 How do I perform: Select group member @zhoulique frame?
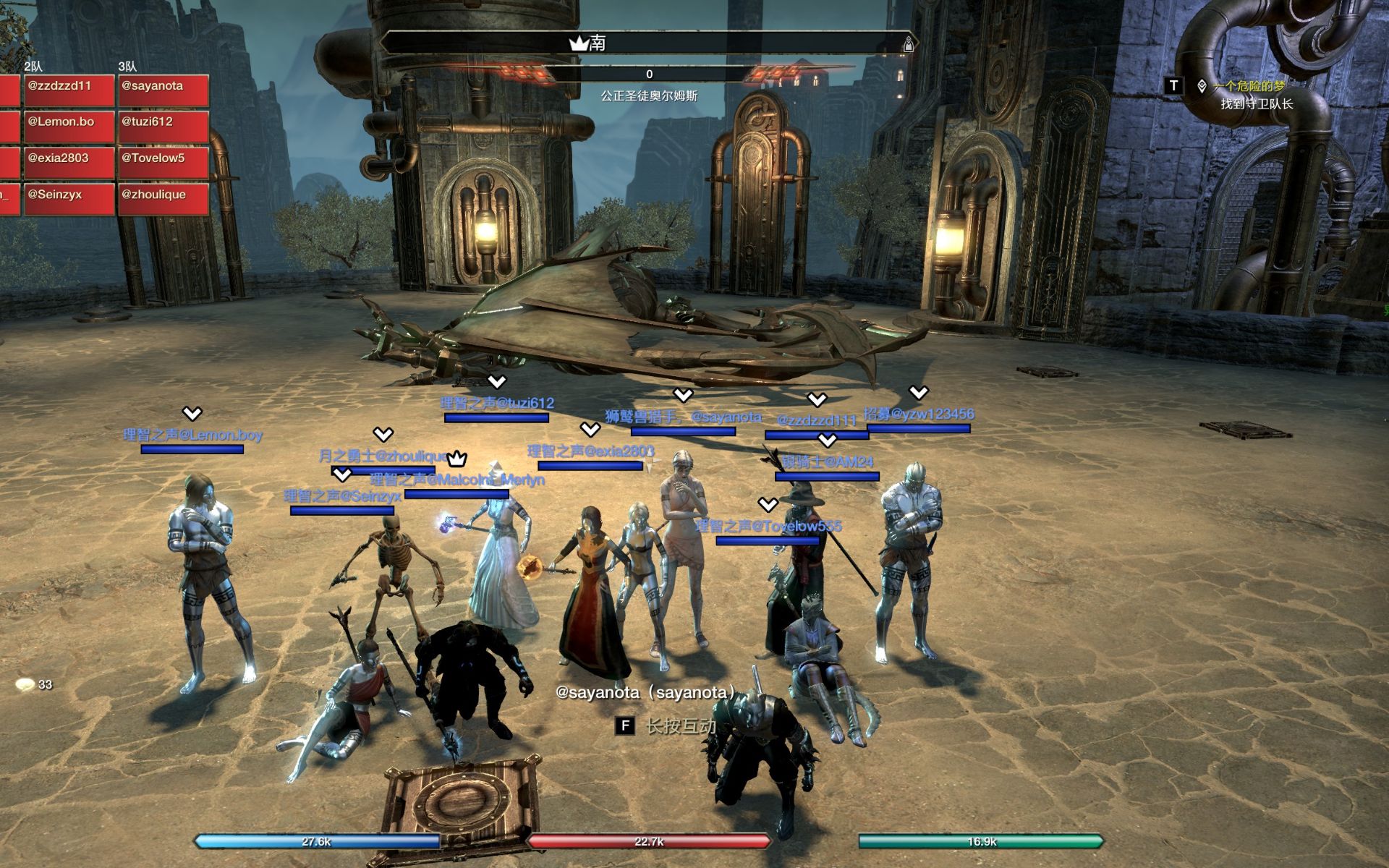163,199
